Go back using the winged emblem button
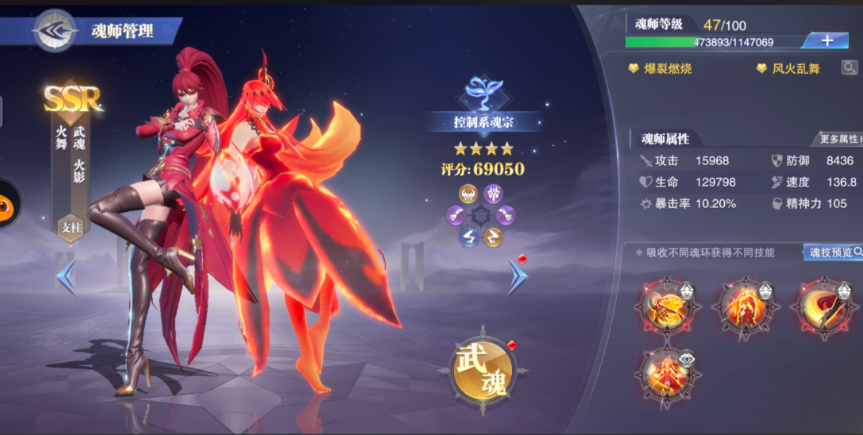 tap(56, 30)
